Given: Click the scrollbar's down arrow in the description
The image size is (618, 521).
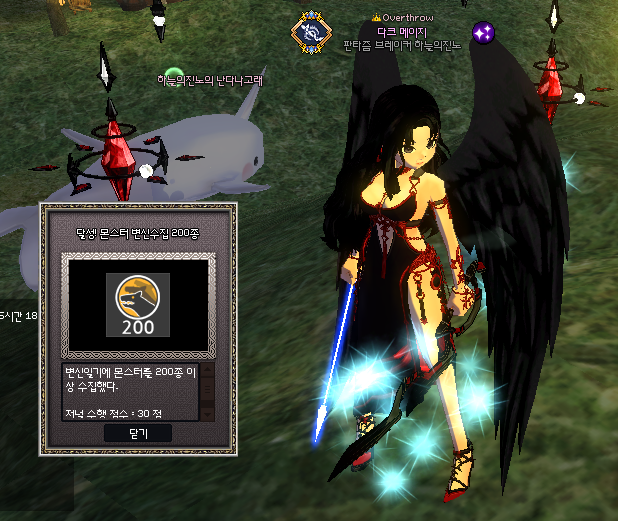Looking at the screenshot, I should point(208,412).
